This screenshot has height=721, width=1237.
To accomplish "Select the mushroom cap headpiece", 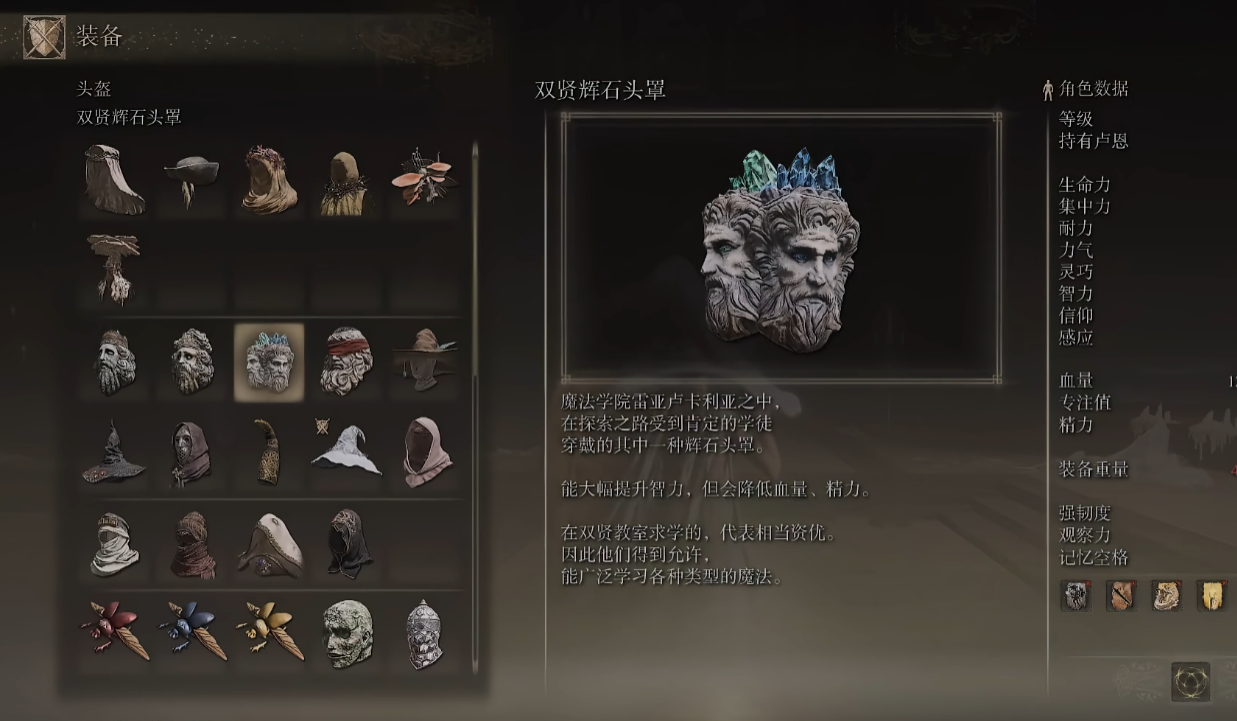I will click(x=113, y=266).
